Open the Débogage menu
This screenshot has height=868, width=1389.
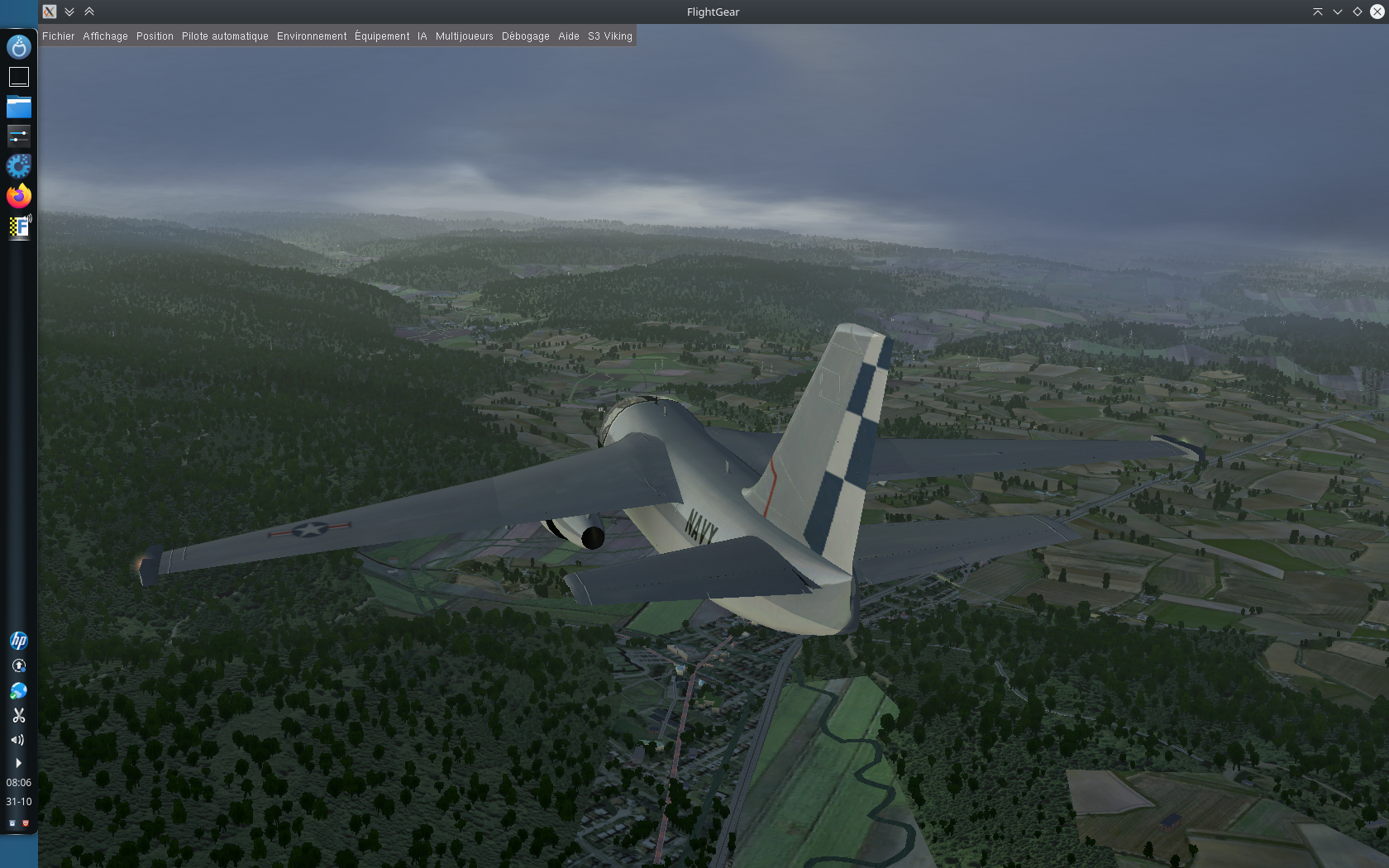pos(525,36)
